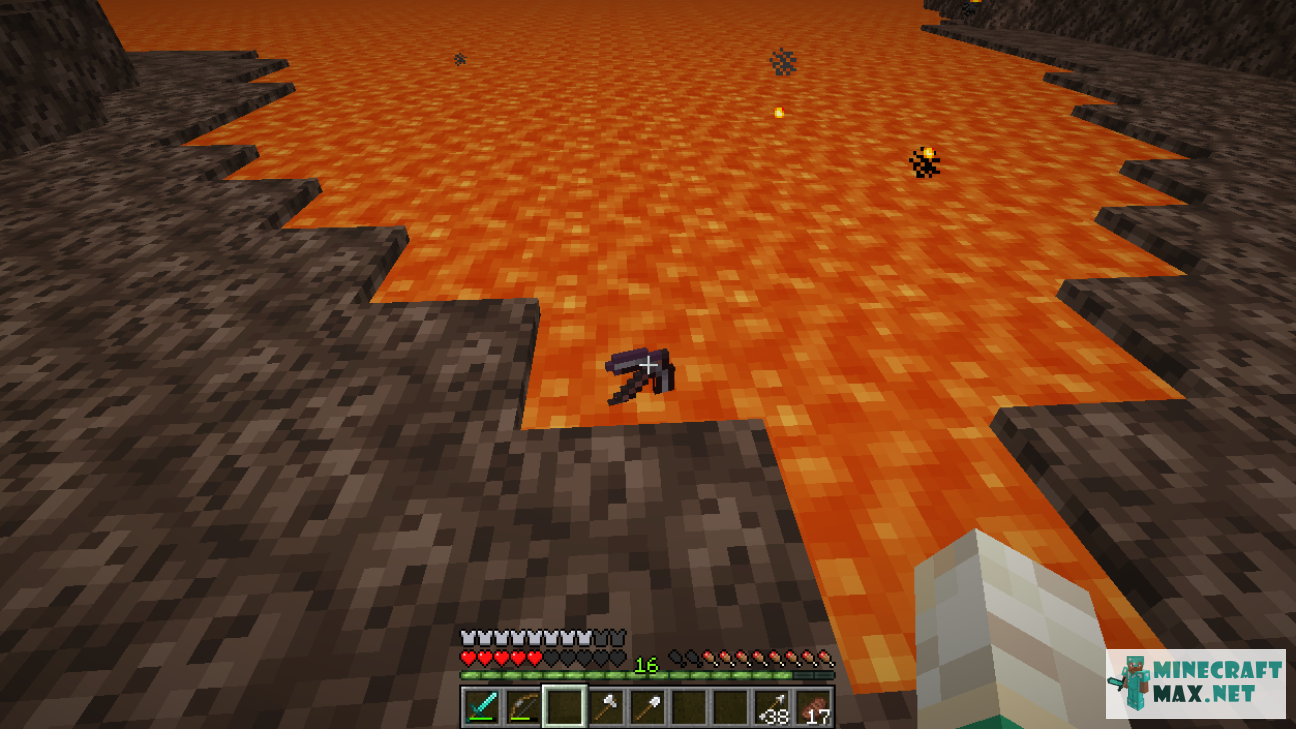Click the empty hotbar slot beside the shovel
Image resolution: width=1296 pixels, height=729 pixels.
click(x=690, y=706)
